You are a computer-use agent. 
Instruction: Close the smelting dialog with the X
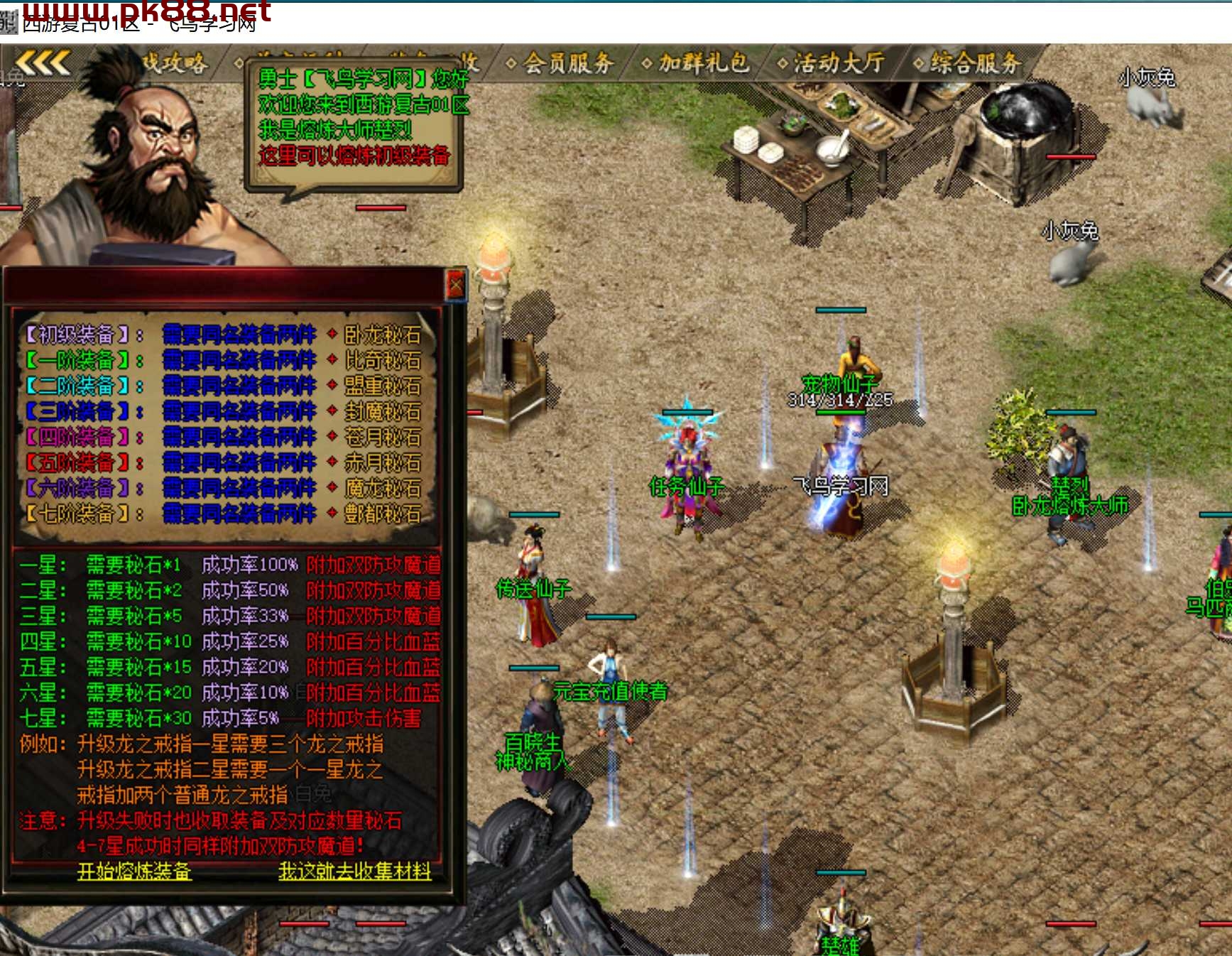coord(455,286)
